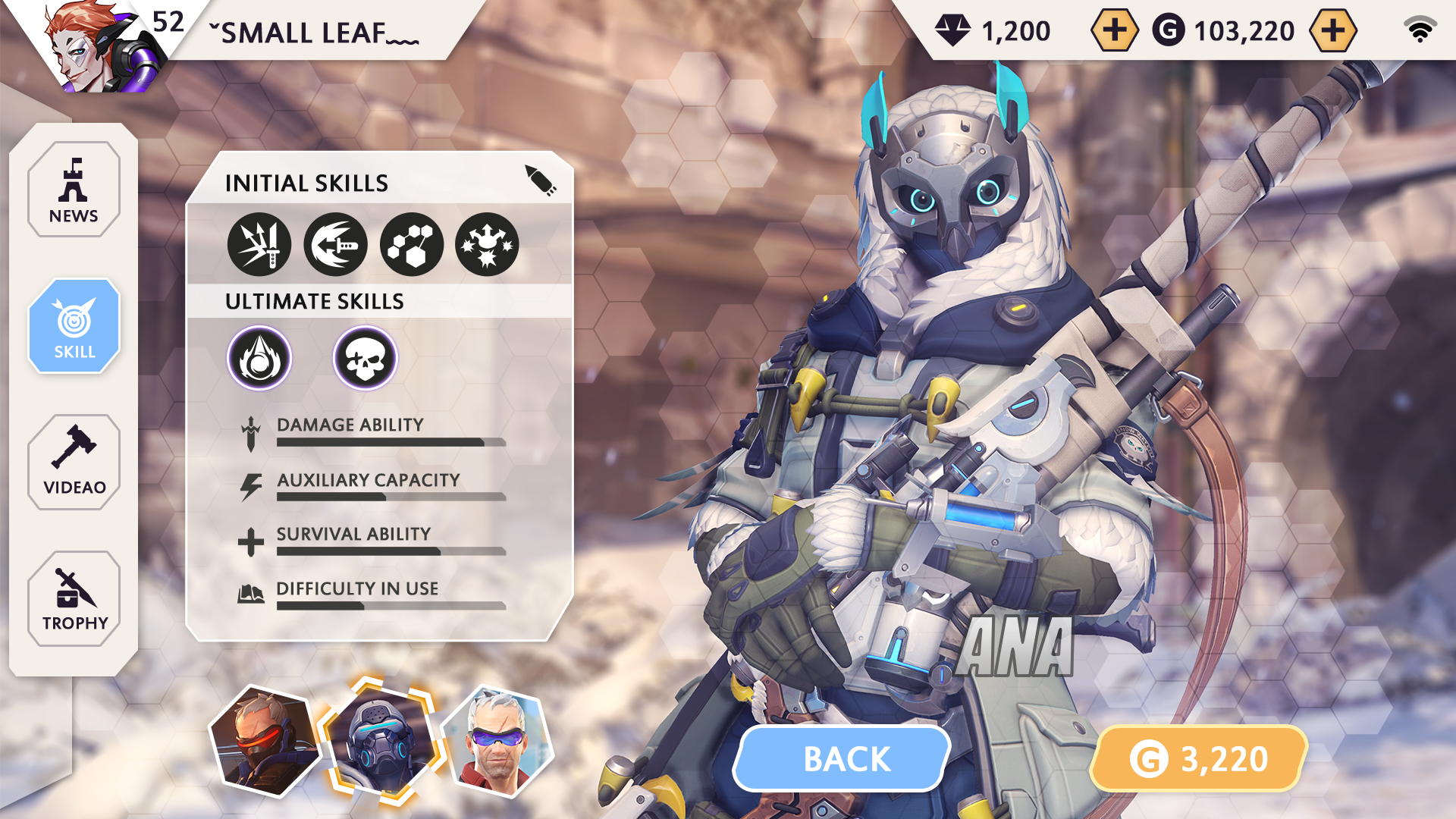
Task: Open the News section
Action: click(x=74, y=190)
